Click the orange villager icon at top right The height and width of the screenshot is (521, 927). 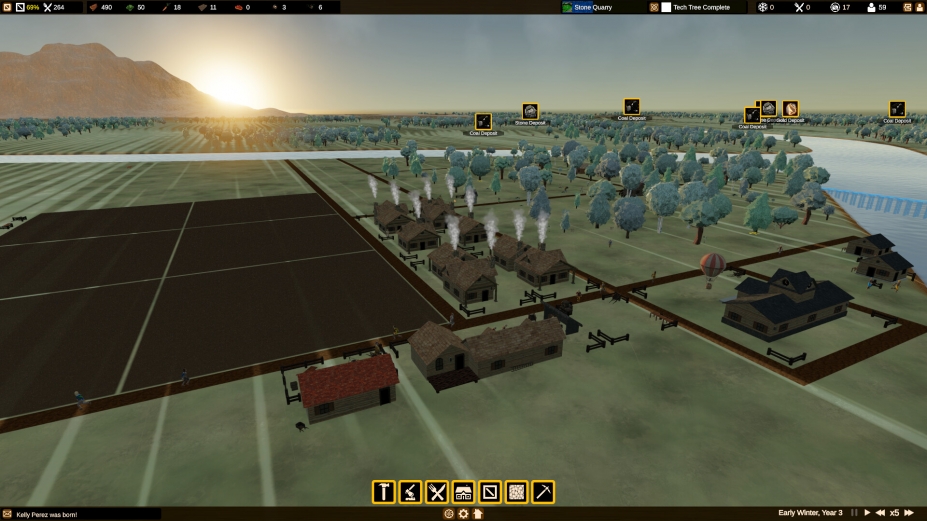click(919, 7)
